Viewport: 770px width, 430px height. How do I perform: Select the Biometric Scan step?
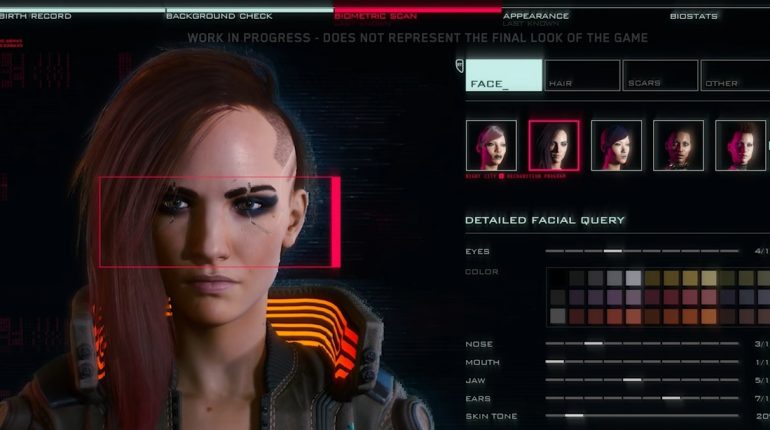pos(377,16)
